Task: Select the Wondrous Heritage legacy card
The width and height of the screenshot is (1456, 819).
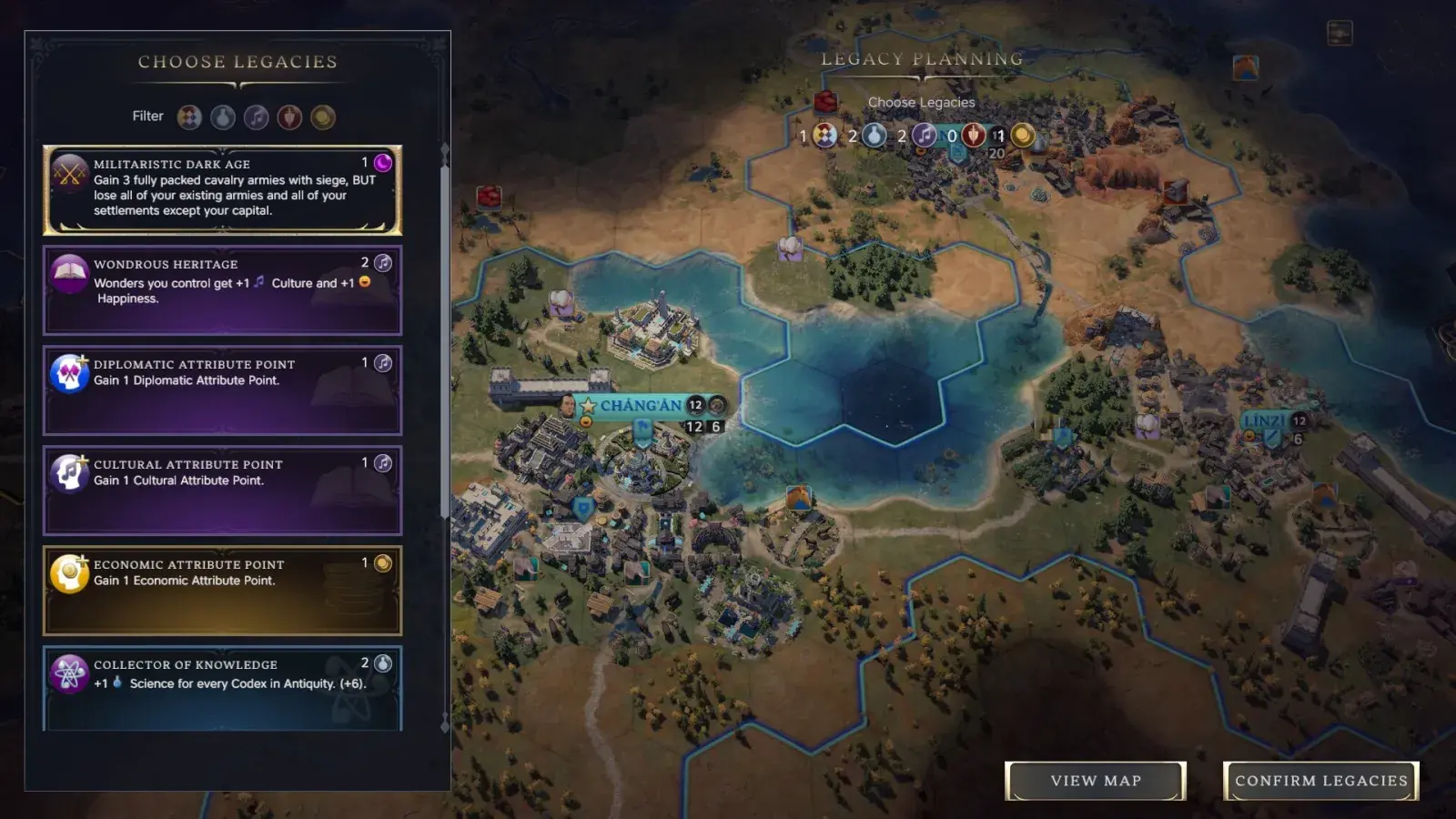Action: pyautogui.click(x=222, y=289)
